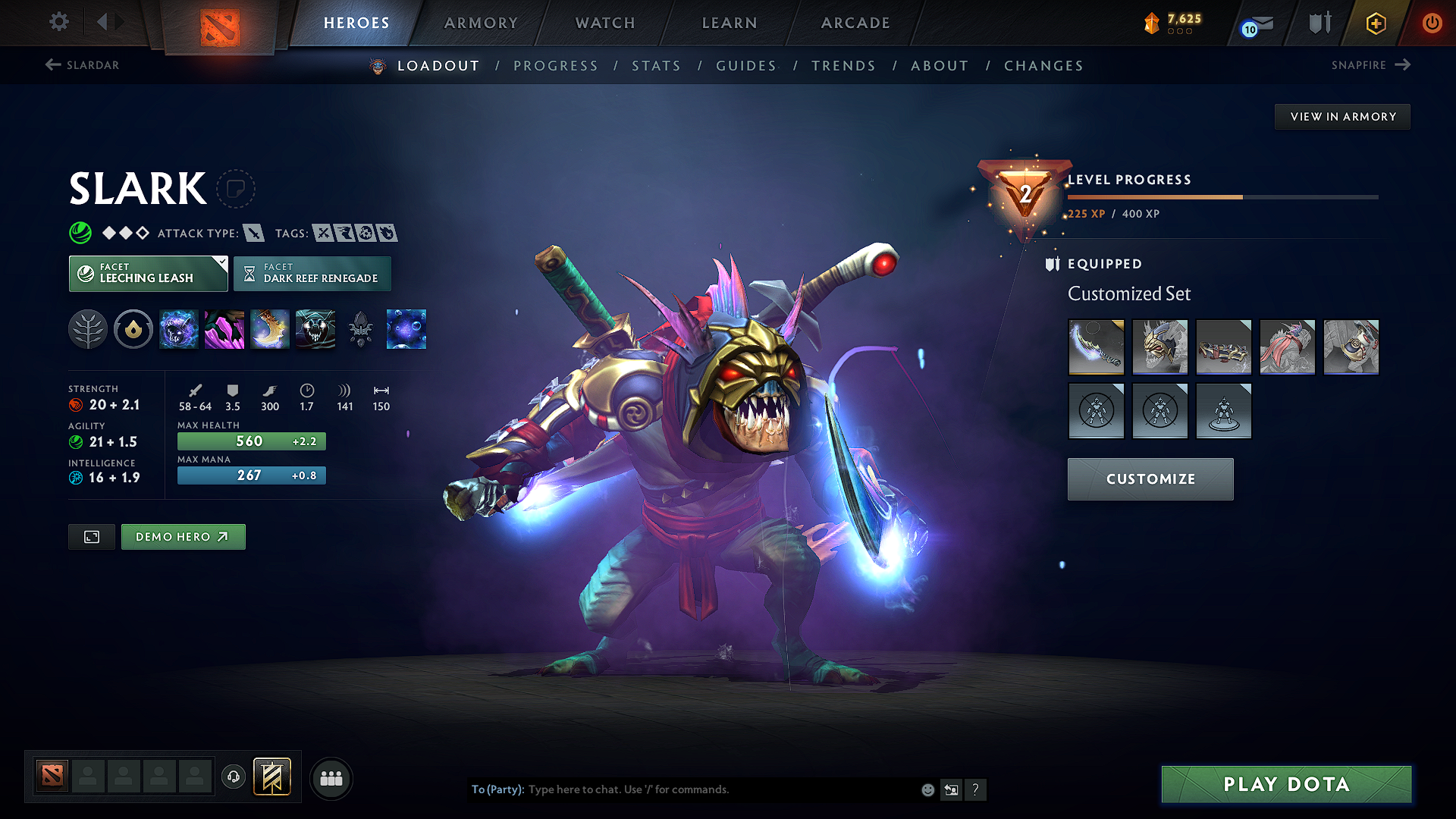
Task: View the Trends page
Action: 843,66
